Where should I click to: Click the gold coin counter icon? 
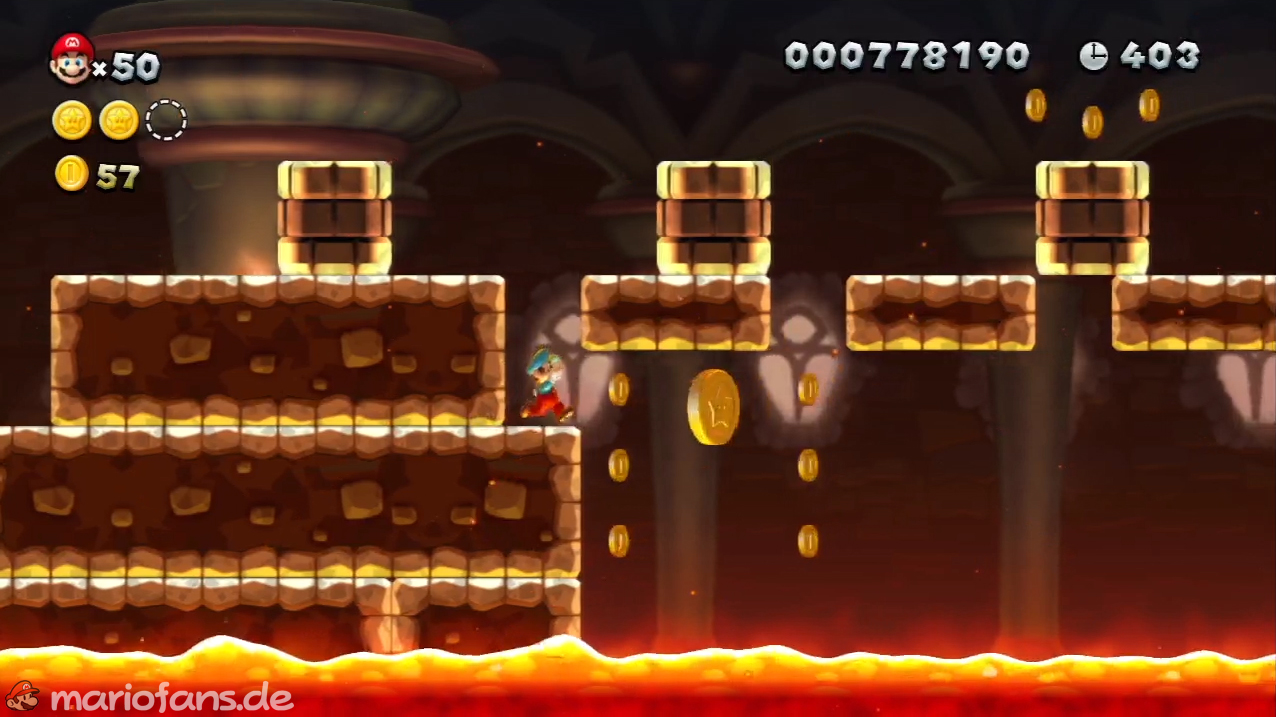(x=72, y=174)
